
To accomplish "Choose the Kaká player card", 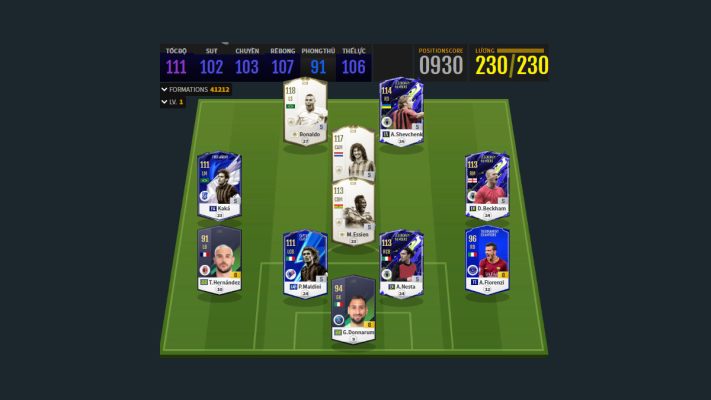I will tap(217, 185).
